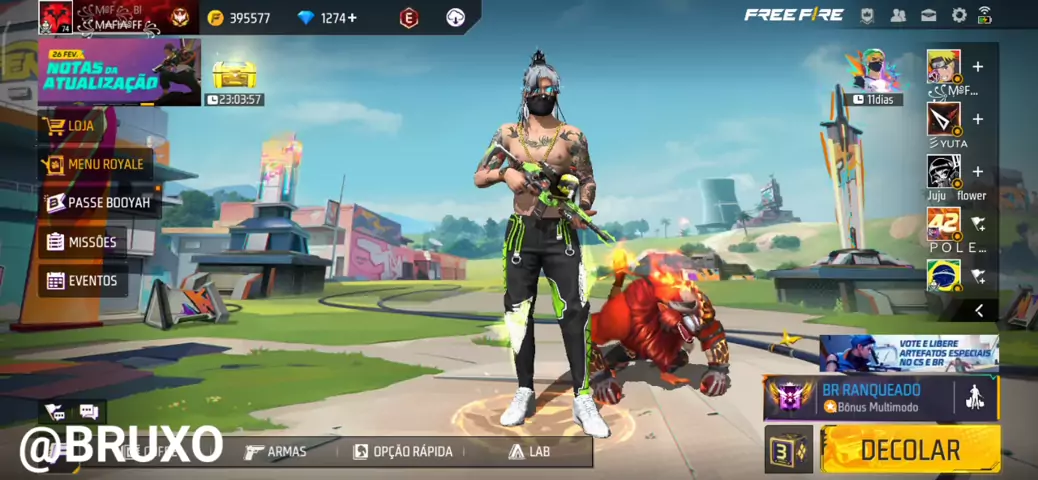1038x480 pixels.
Task: Change the BR Ranqueado game mode
Action: tap(868, 397)
